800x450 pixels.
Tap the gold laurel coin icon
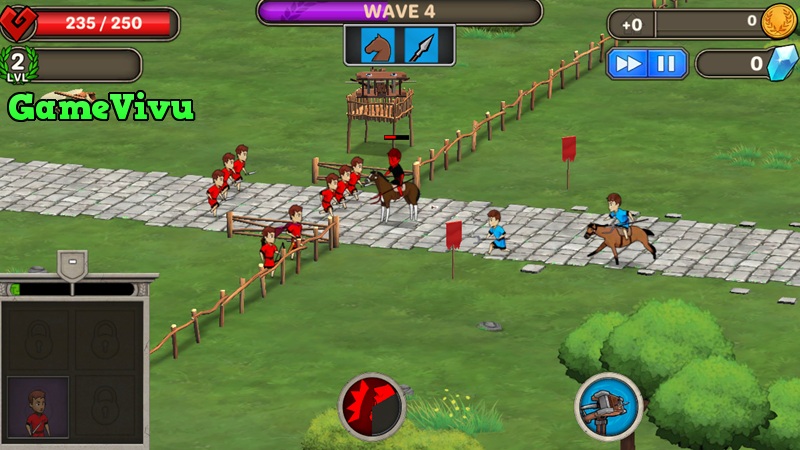[x=778, y=22]
